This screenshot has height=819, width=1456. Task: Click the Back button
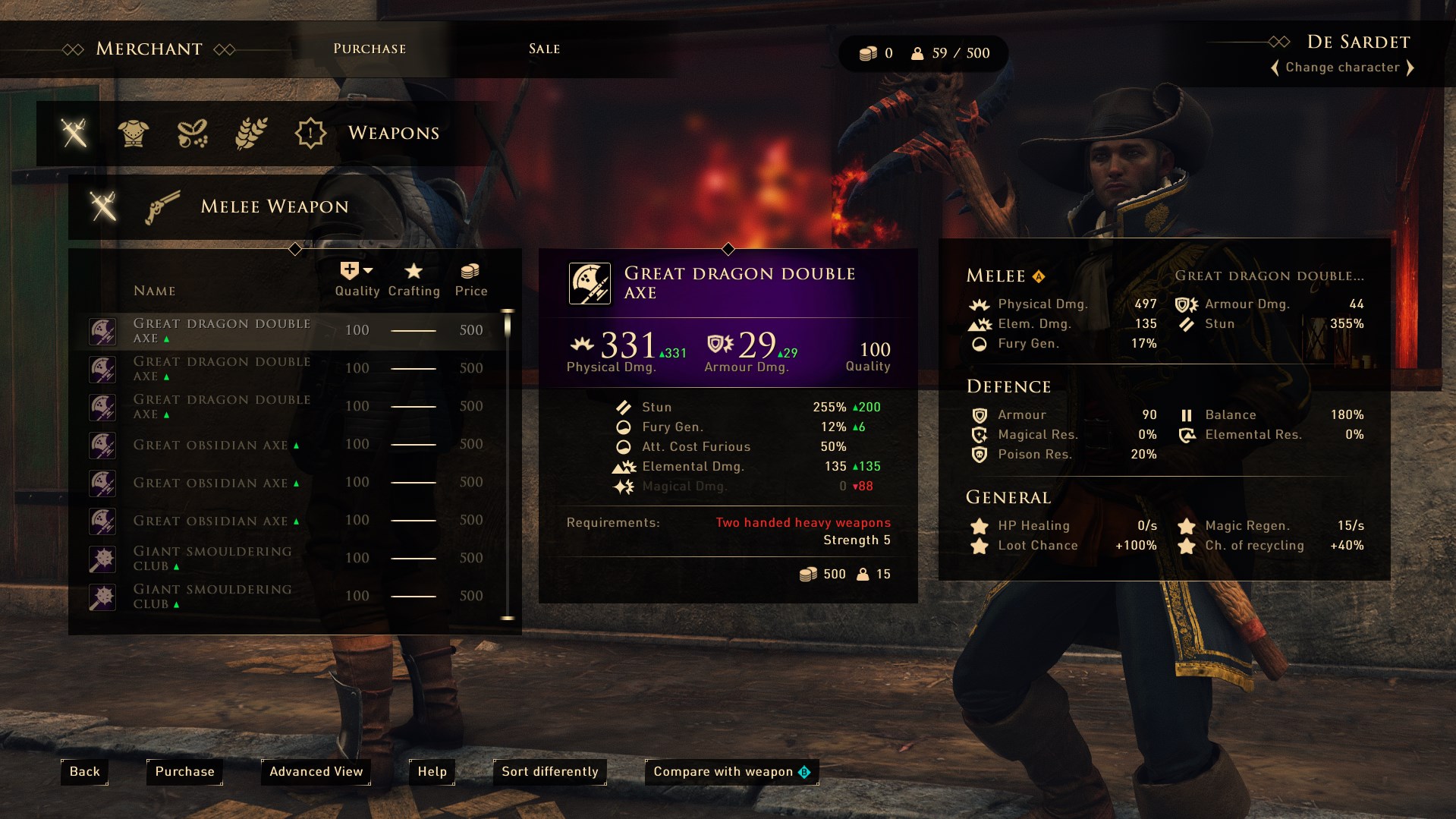pos(84,772)
